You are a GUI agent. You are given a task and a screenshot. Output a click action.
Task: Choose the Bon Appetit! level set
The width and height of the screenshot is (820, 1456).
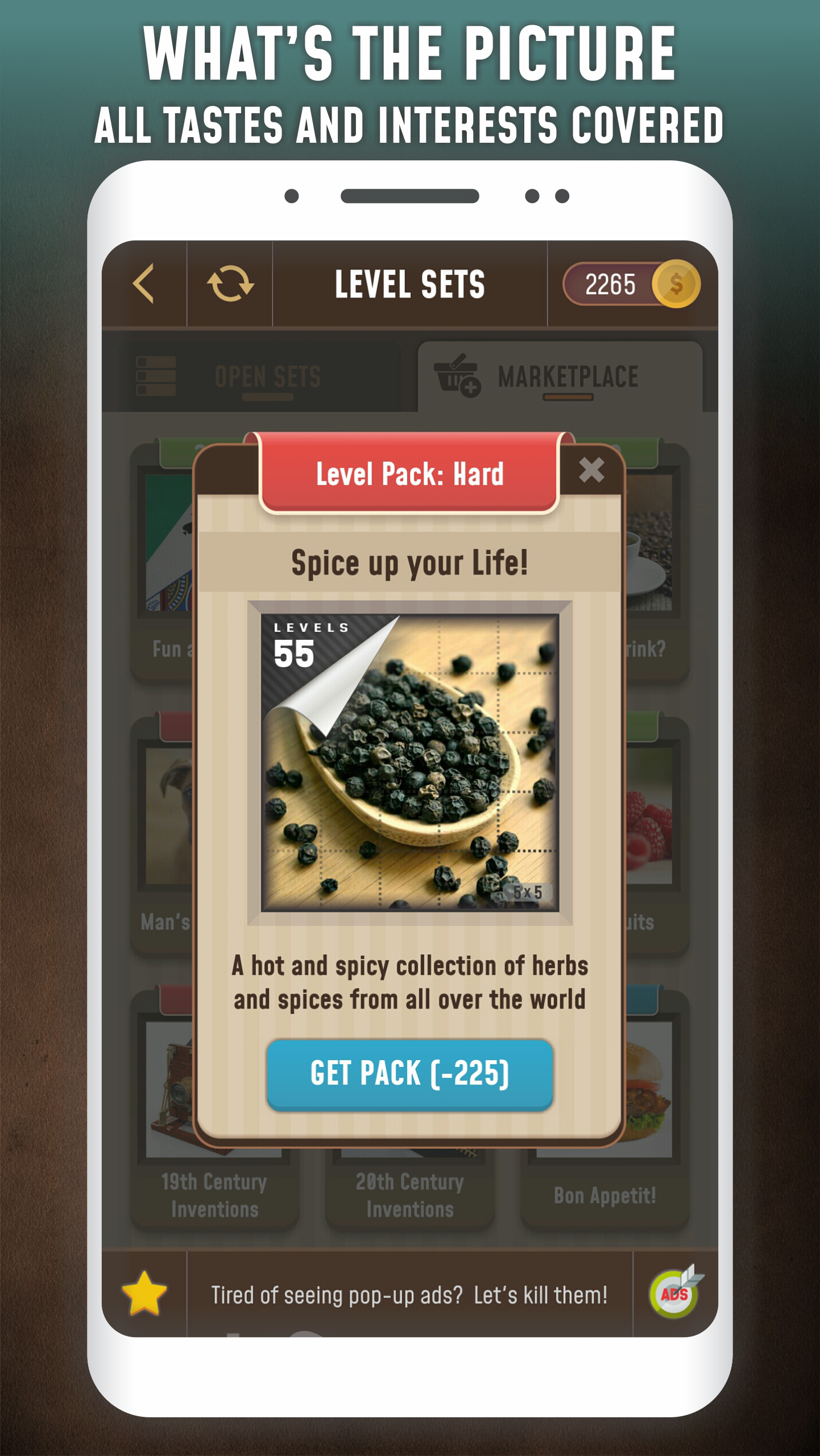604,1194
